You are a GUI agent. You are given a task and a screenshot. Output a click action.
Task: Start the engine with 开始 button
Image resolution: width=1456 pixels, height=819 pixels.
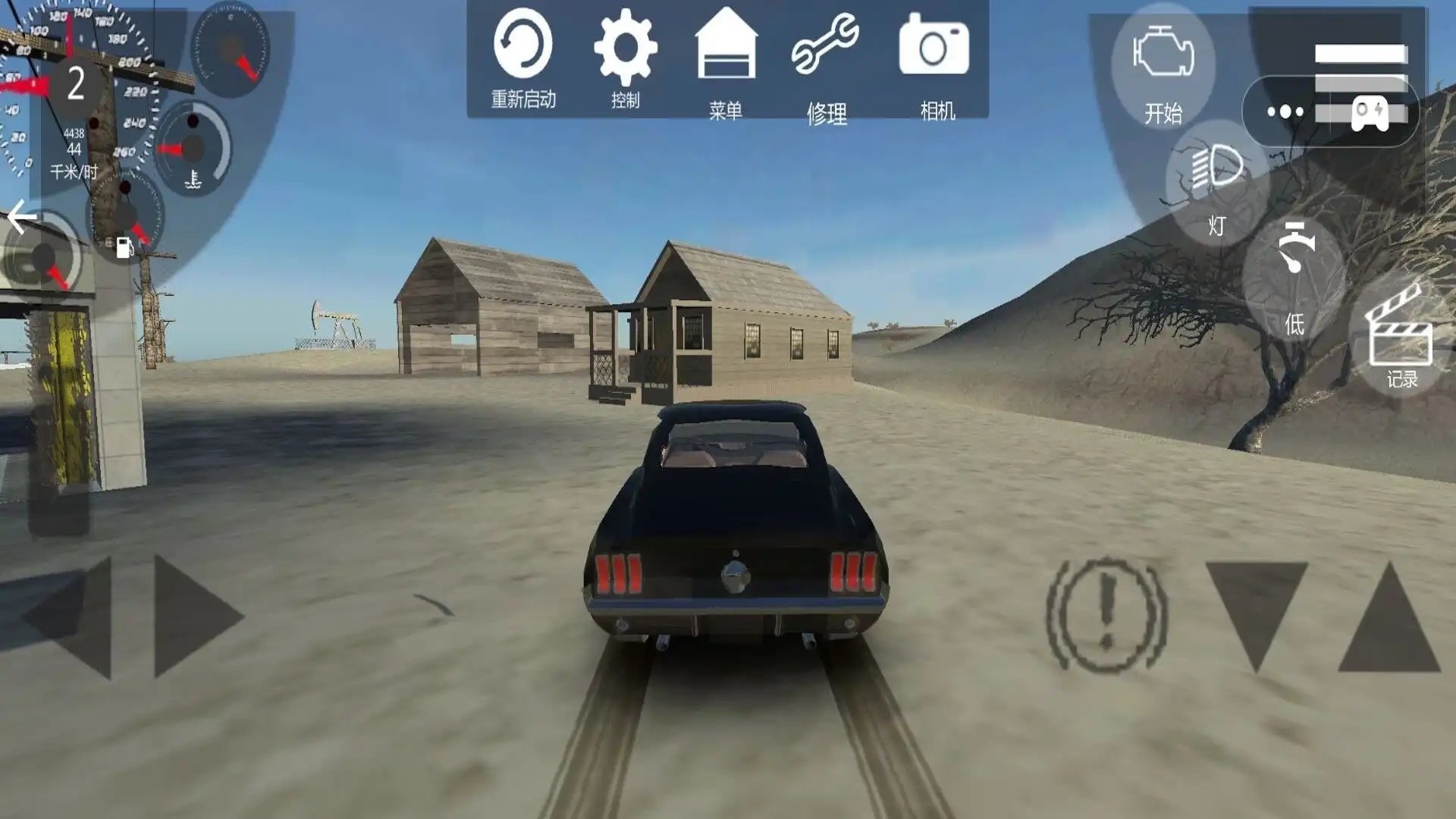1163,68
